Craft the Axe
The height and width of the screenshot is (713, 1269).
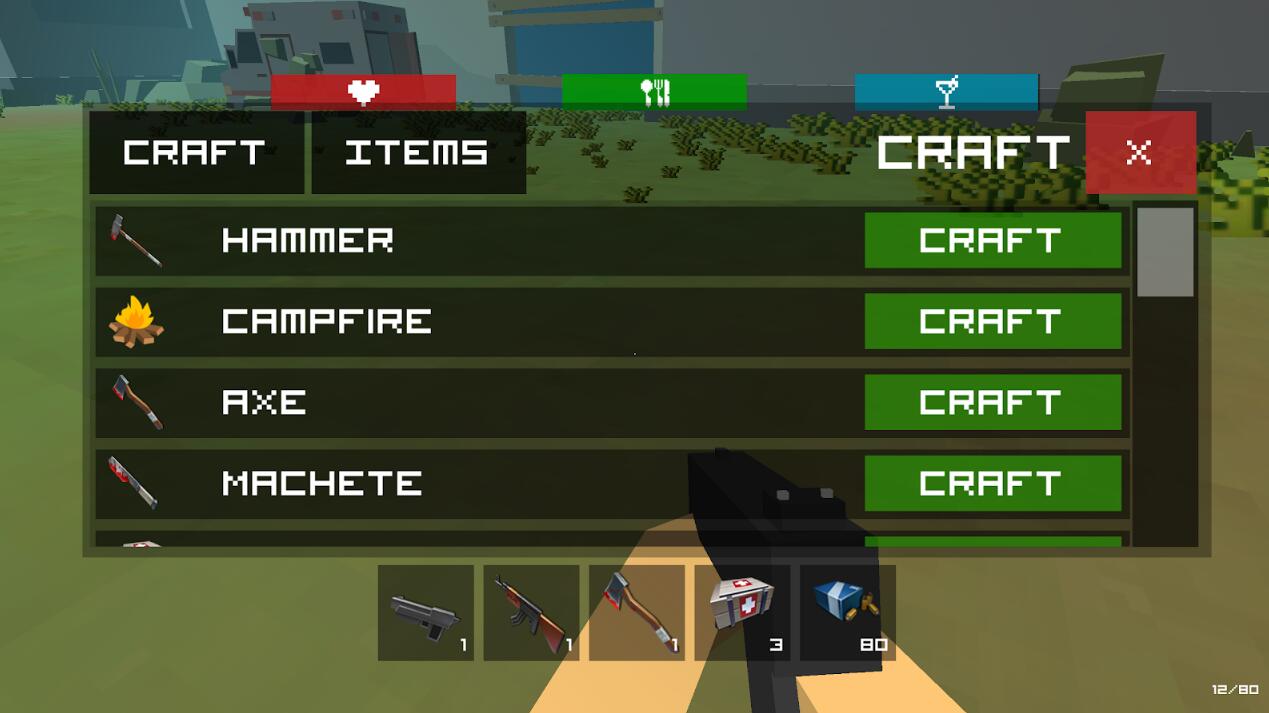[x=992, y=402]
